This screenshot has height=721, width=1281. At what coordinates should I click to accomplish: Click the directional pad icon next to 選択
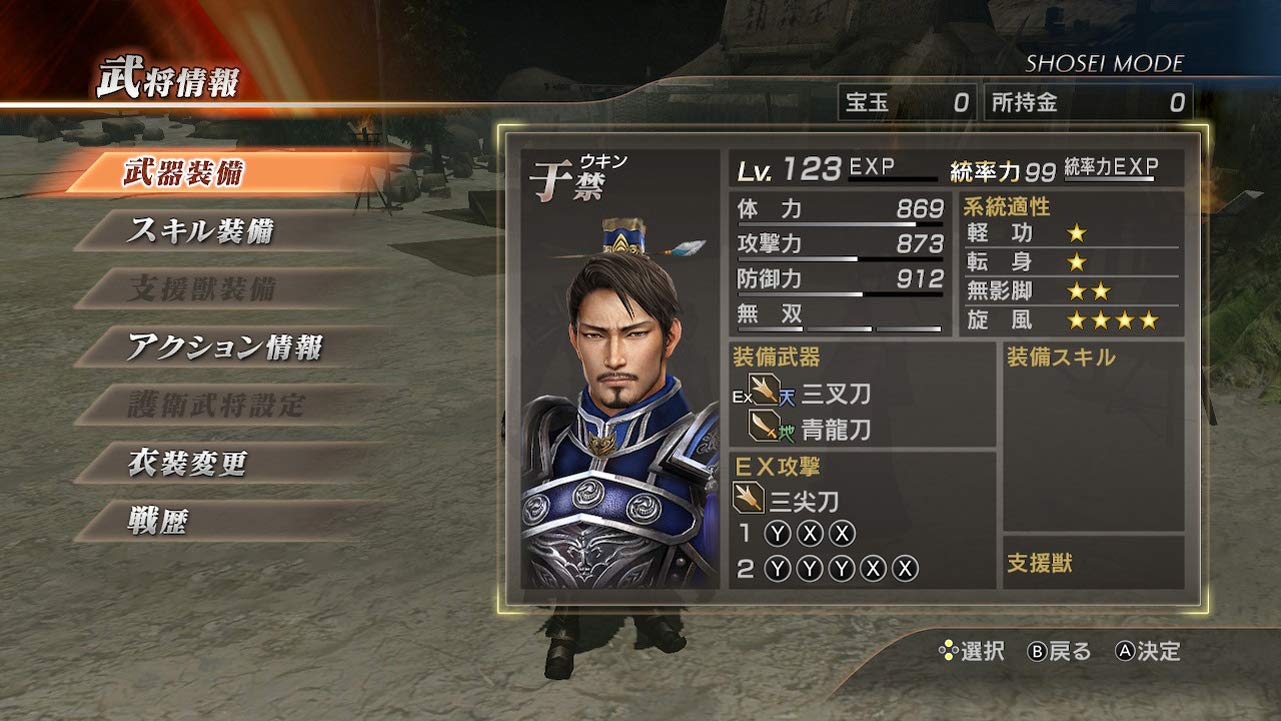point(948,650)
